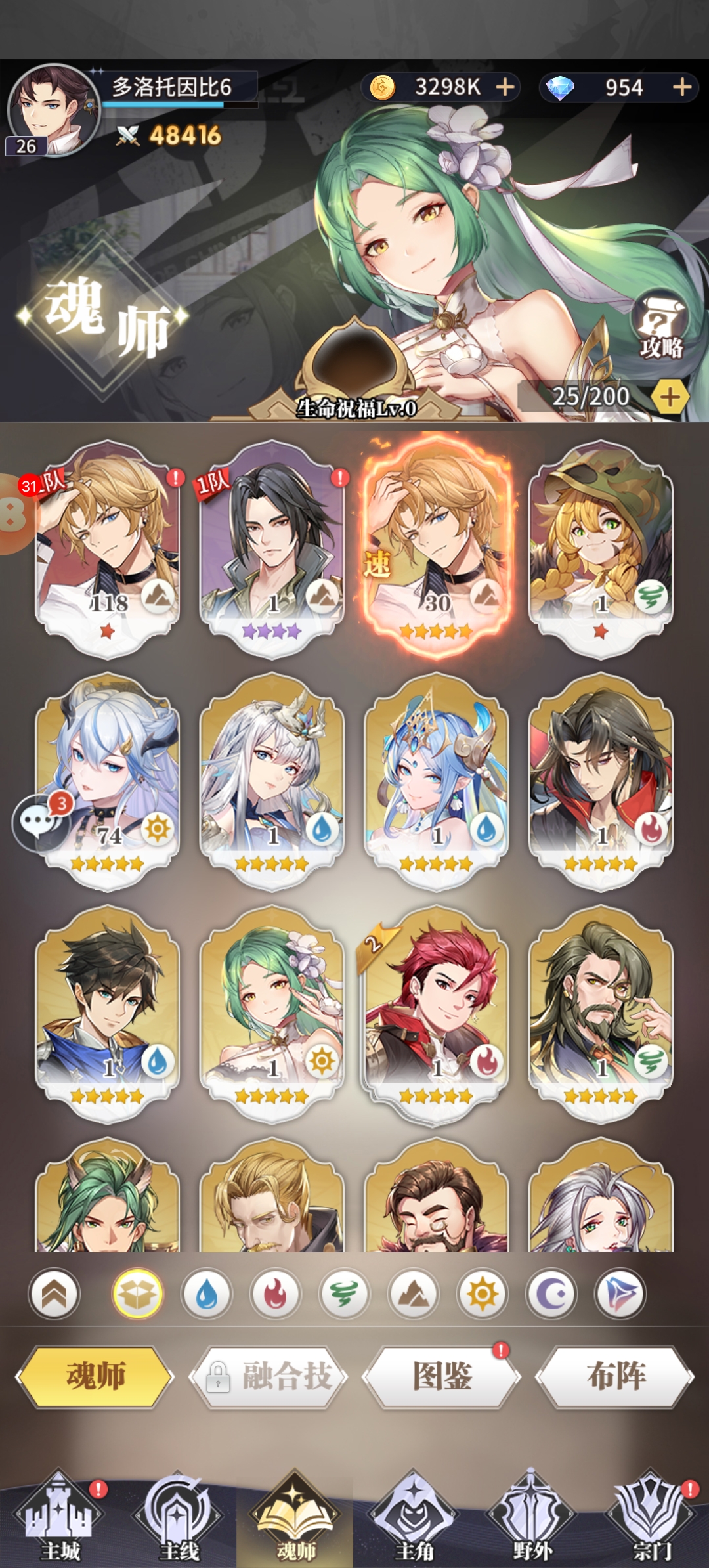Filter heroes by fire element
This screenshot has height=1568, width=709.
point(276,1294)
